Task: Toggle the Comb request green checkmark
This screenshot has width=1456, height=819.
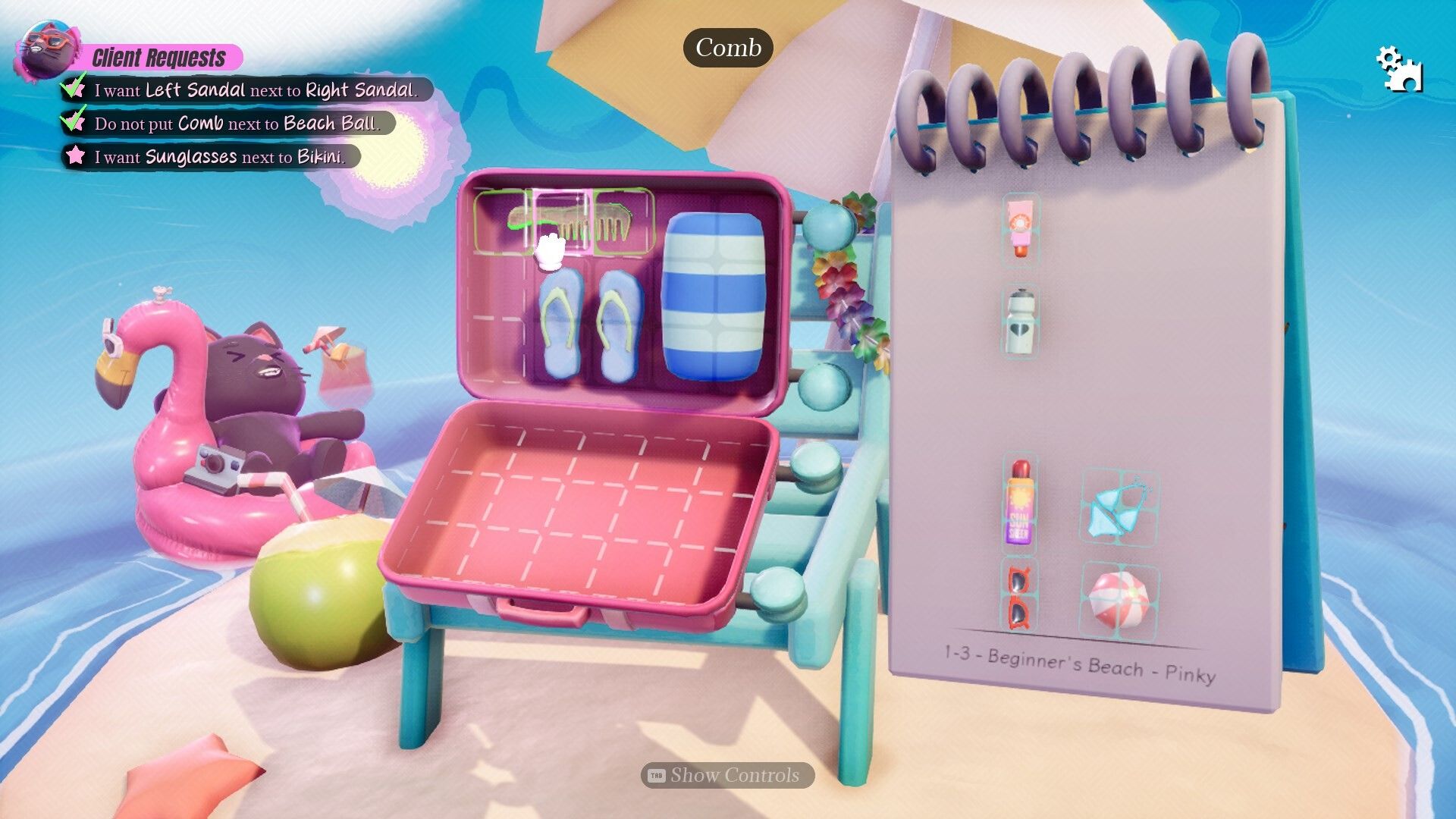Action: 72,123
